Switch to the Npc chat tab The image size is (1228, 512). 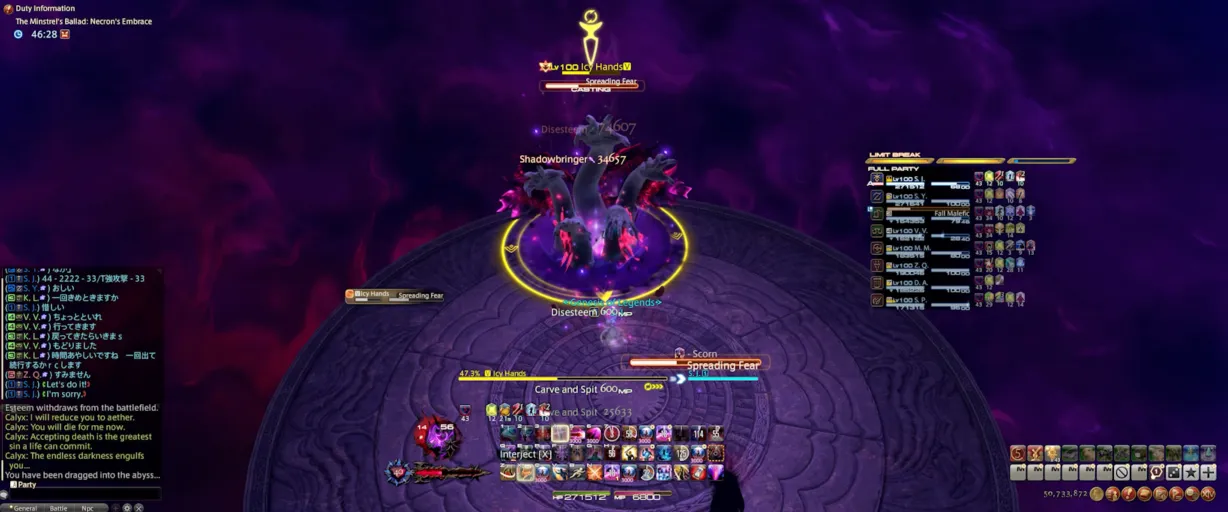coord(88,508)
